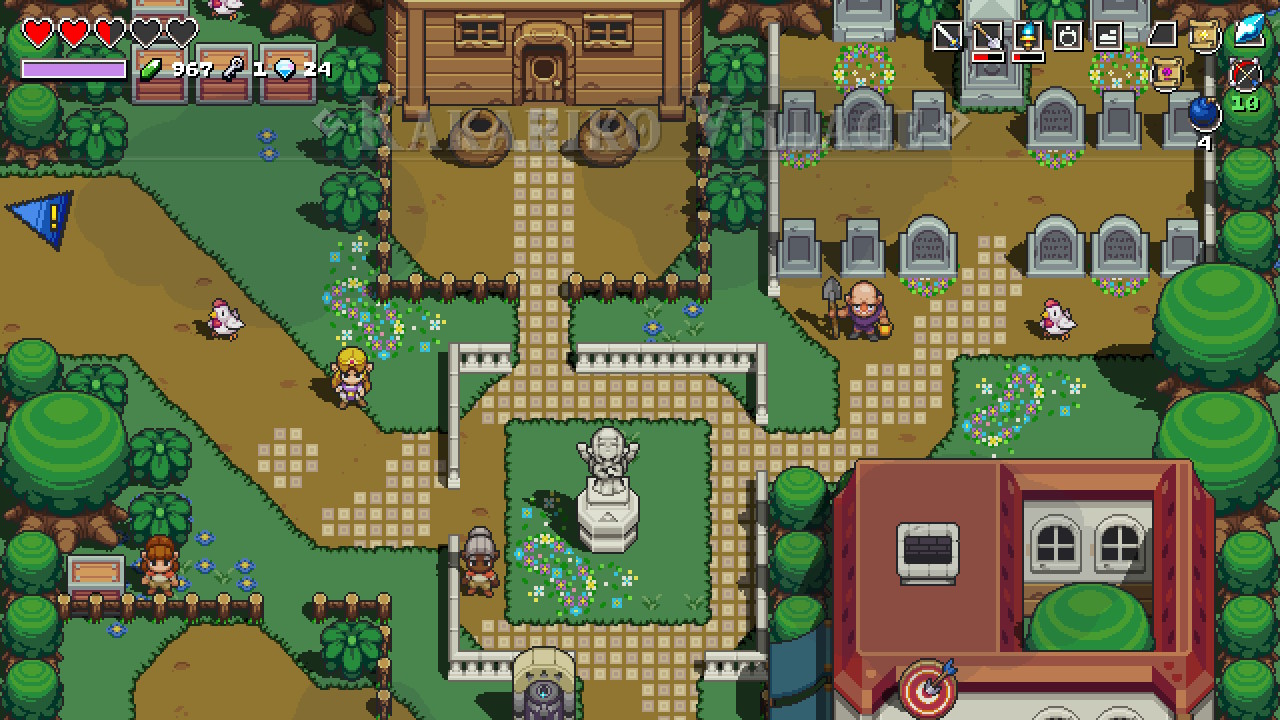Click the blue exclamation objective arrow
The image size is (1280, 720).
(x=44, y=217)
